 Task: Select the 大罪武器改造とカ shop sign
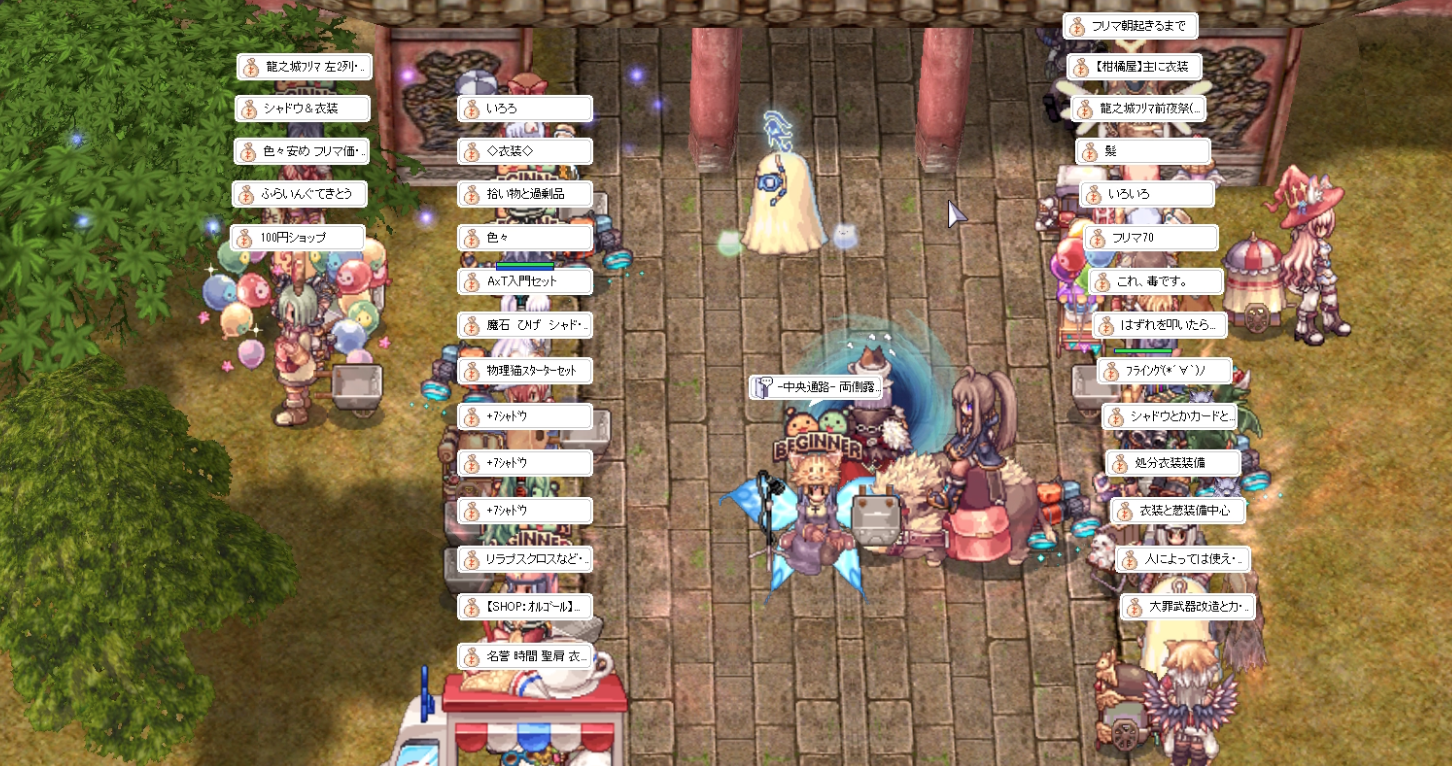point(1187,606)
